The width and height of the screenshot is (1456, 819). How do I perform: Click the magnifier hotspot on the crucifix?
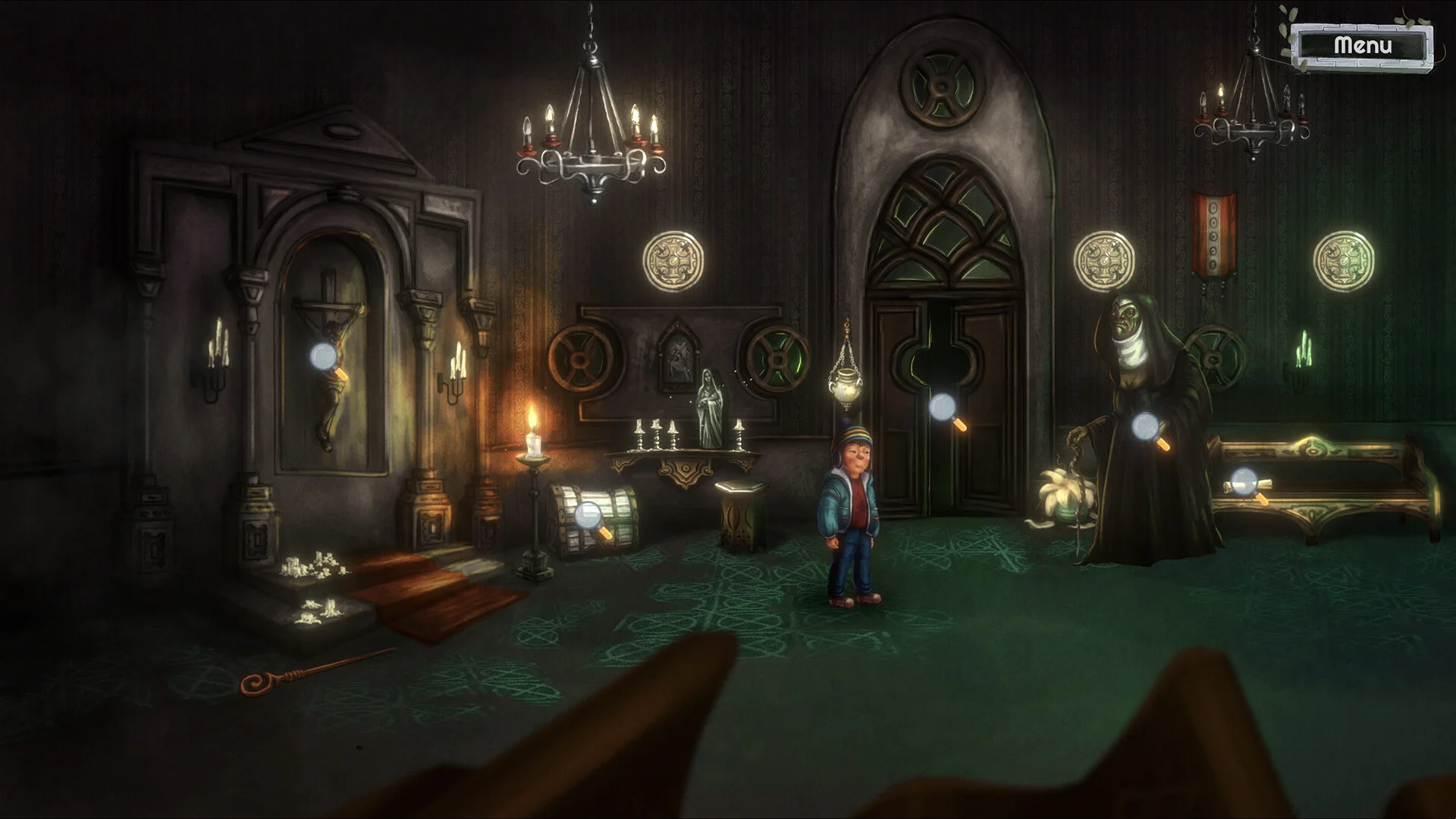pyautogui.click(x=325, y=356)
